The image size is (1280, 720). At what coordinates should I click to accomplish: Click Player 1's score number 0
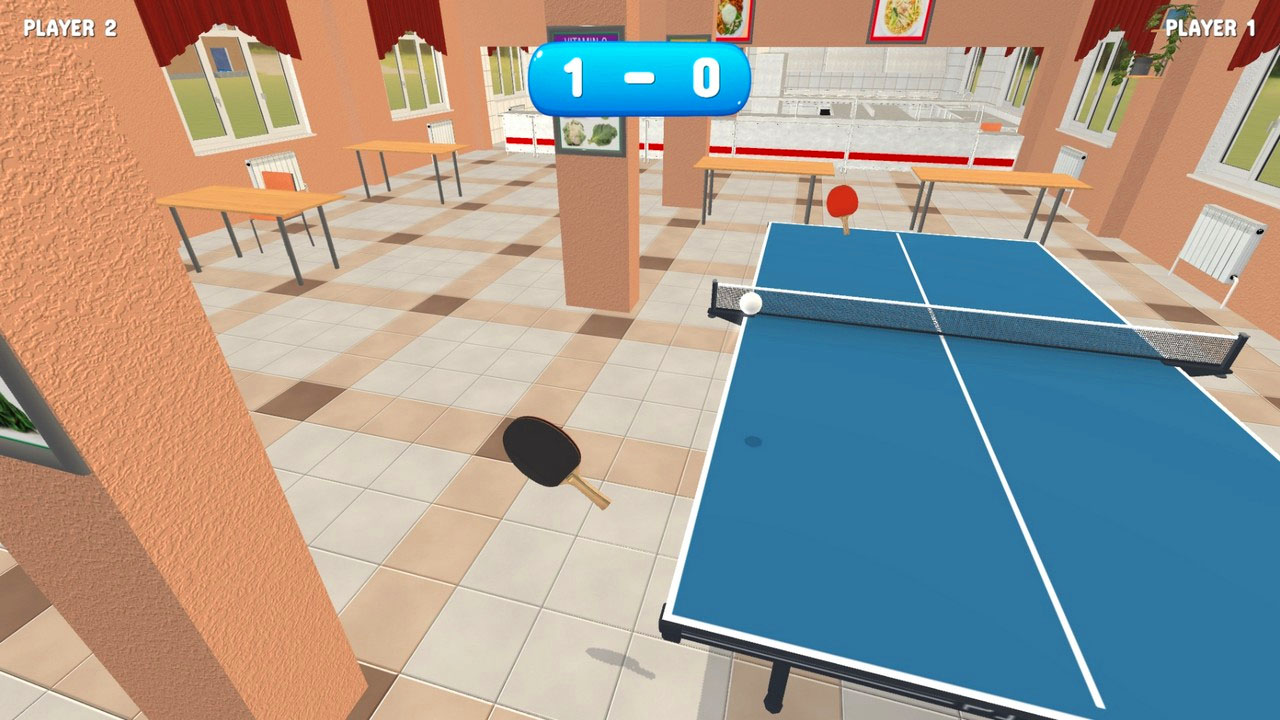pyautogui.click(x=707, y=75)
